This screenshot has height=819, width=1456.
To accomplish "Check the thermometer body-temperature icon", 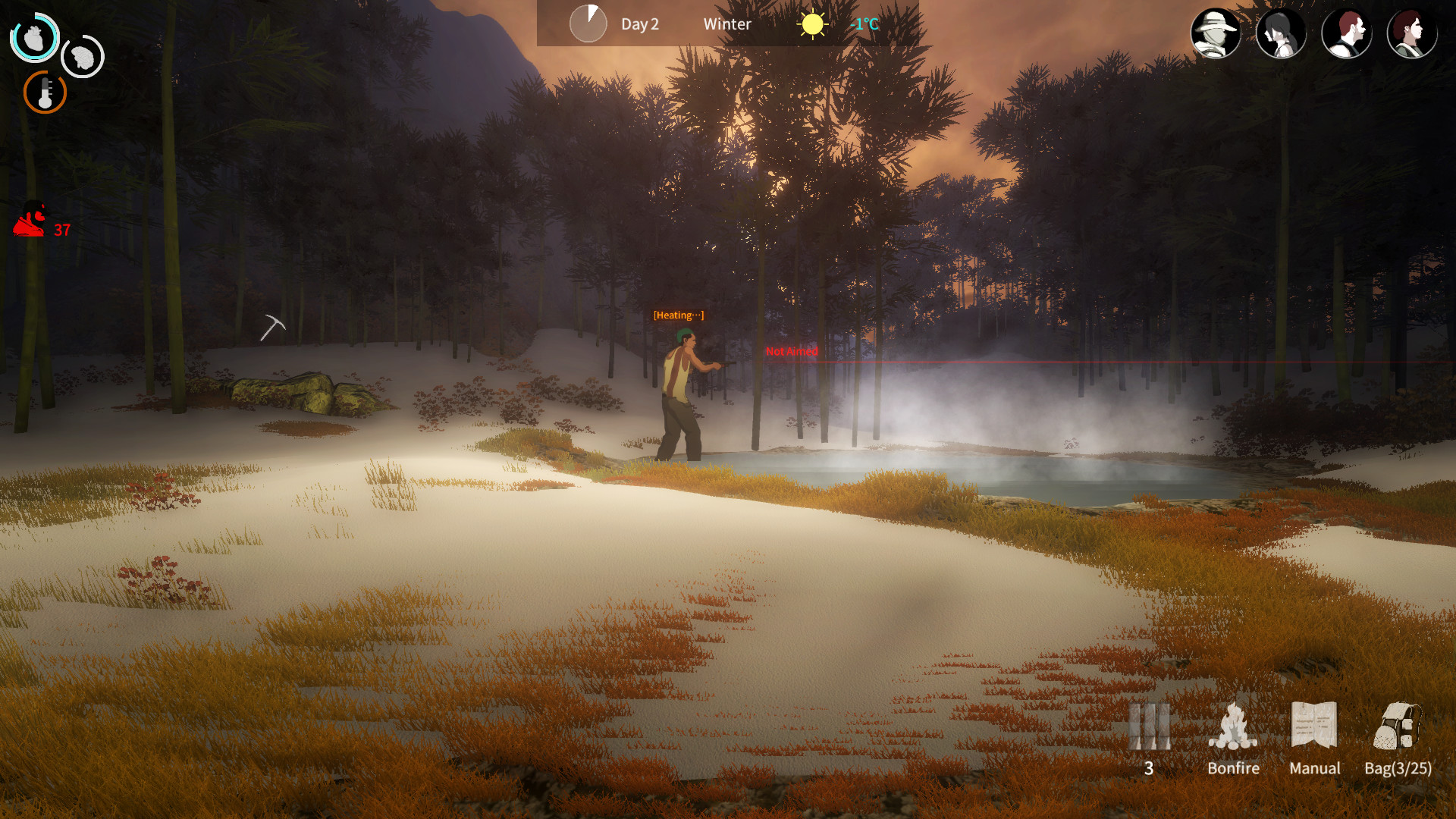I will pyautogui.click(x=45, y=92).
